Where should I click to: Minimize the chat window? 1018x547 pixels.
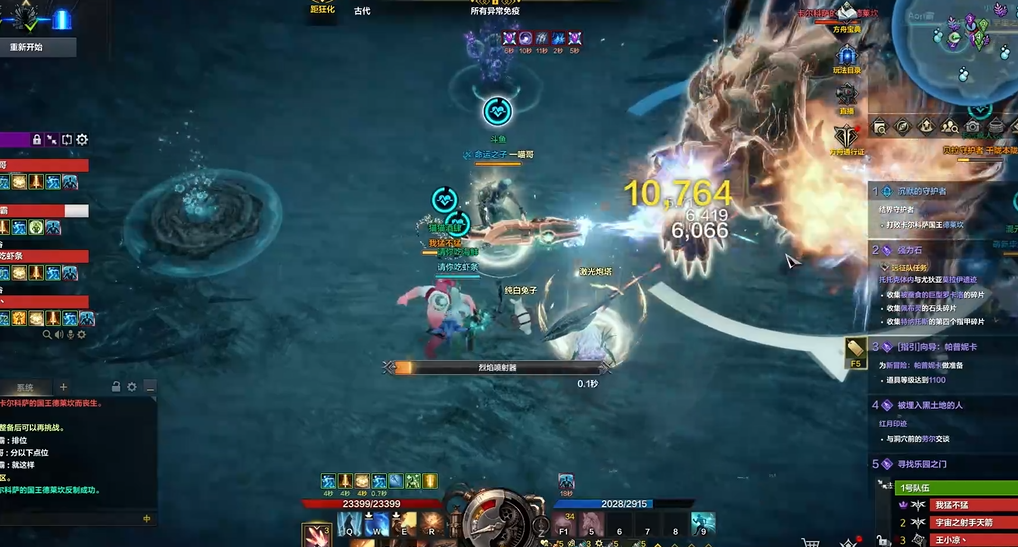click(x=150, y=387)
